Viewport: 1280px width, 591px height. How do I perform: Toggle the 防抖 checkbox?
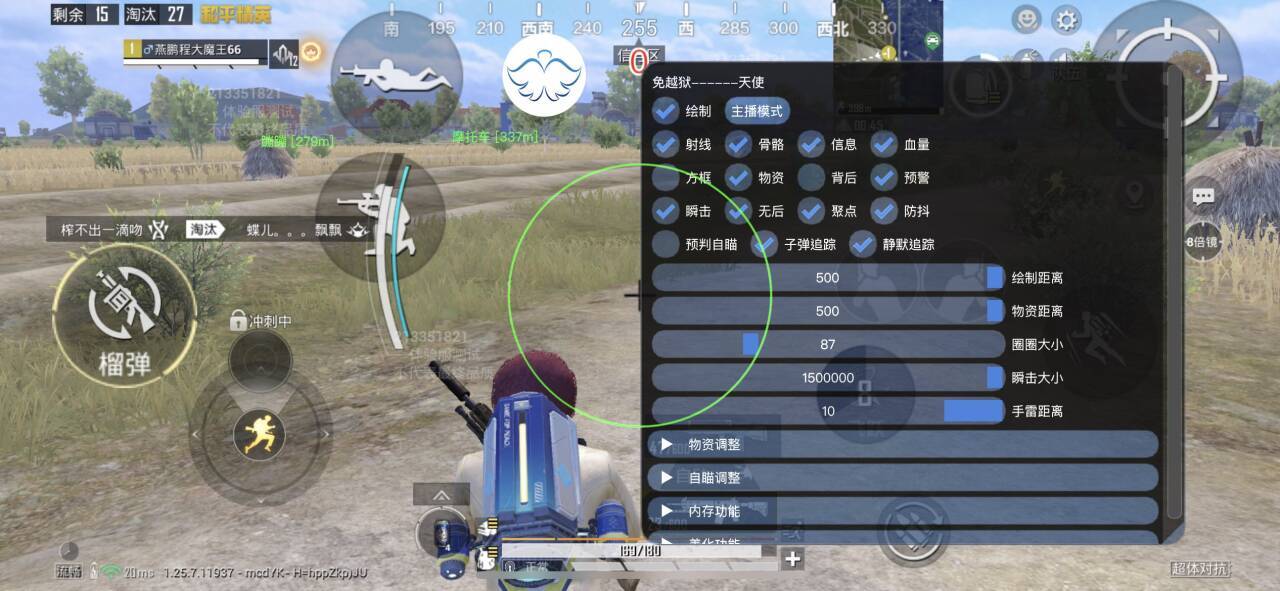click(884, 211)
